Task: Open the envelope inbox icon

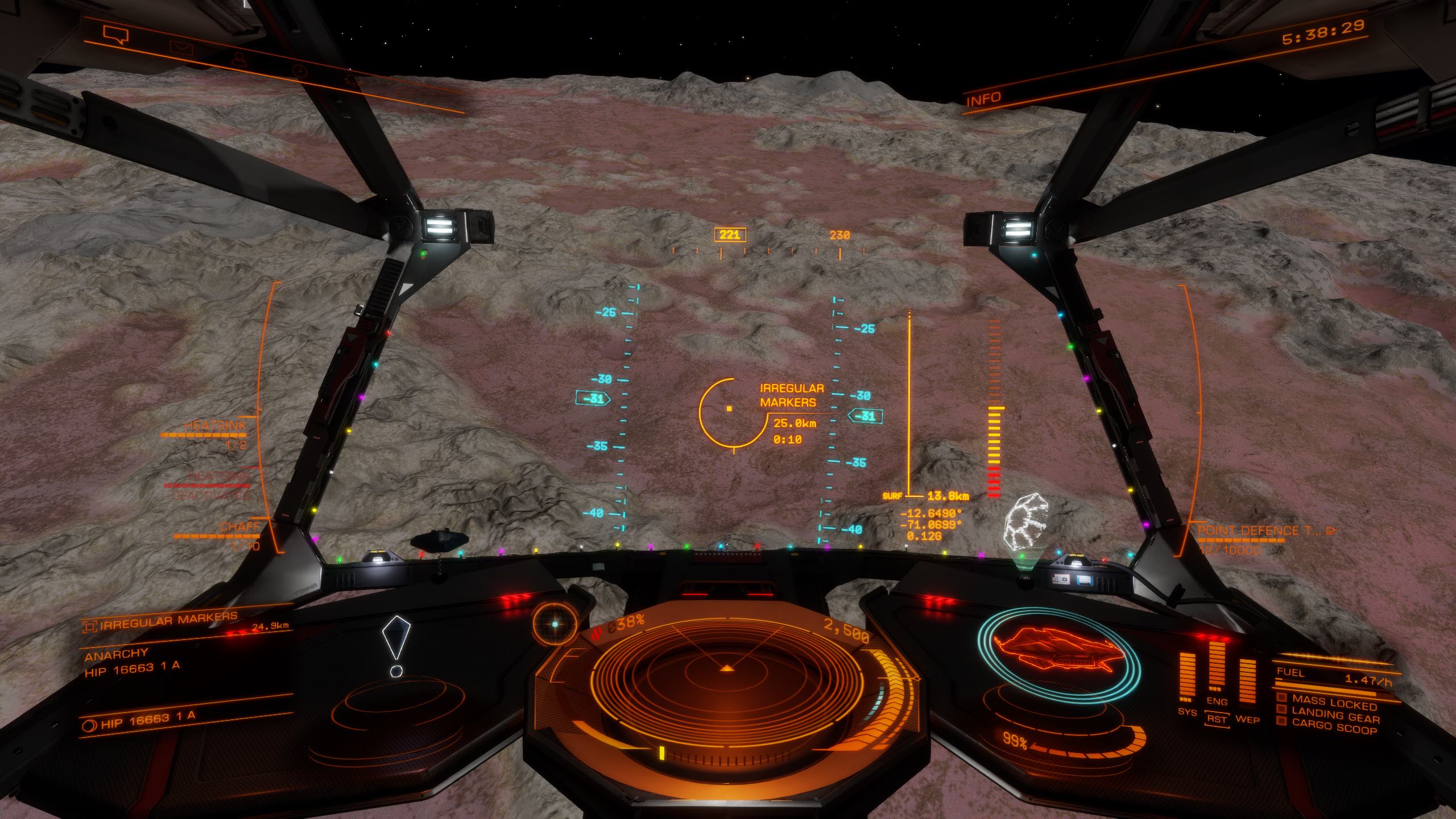Action: coord(182,48)
